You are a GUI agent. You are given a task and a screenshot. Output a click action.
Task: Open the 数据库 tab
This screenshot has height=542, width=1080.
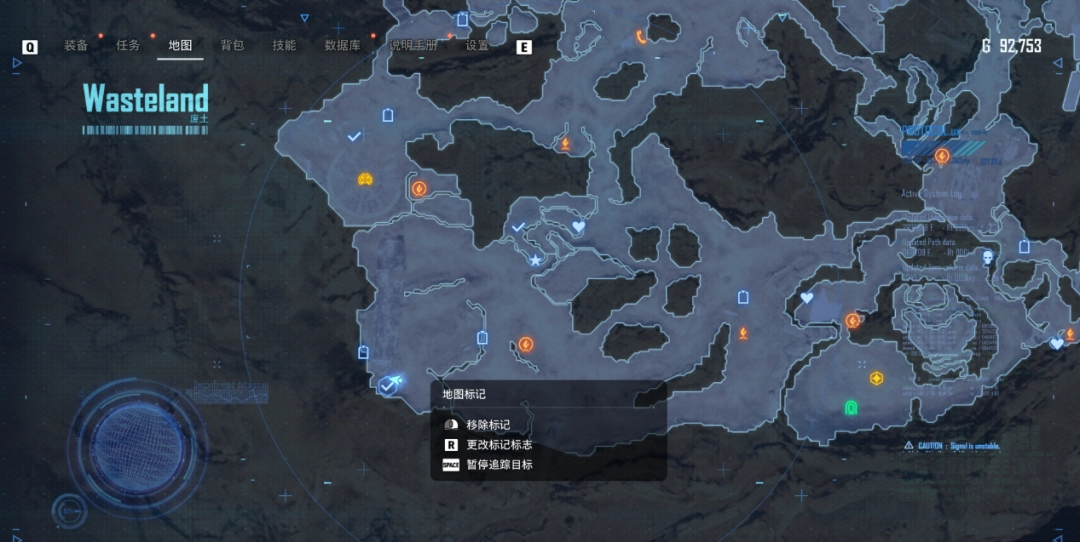pyautogui.click(x=343, y=46)
